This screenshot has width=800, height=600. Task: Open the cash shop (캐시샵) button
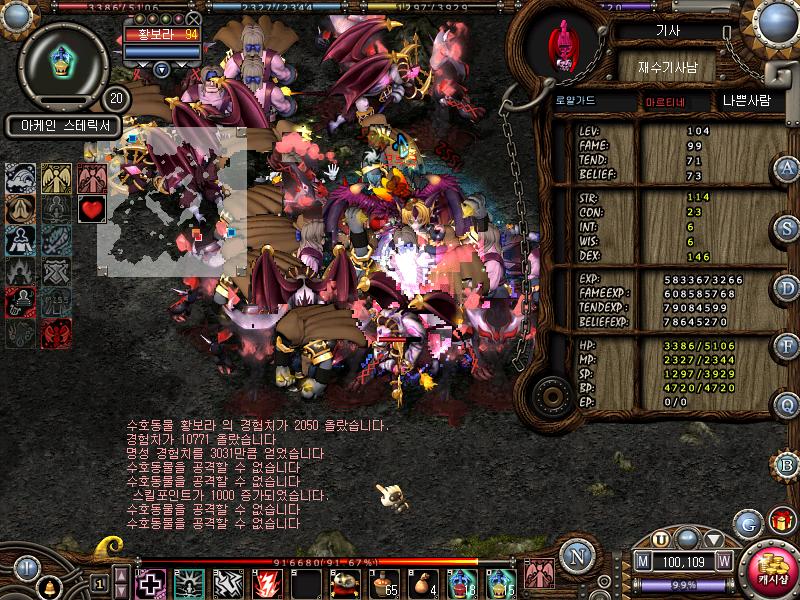tap(772, 567)
